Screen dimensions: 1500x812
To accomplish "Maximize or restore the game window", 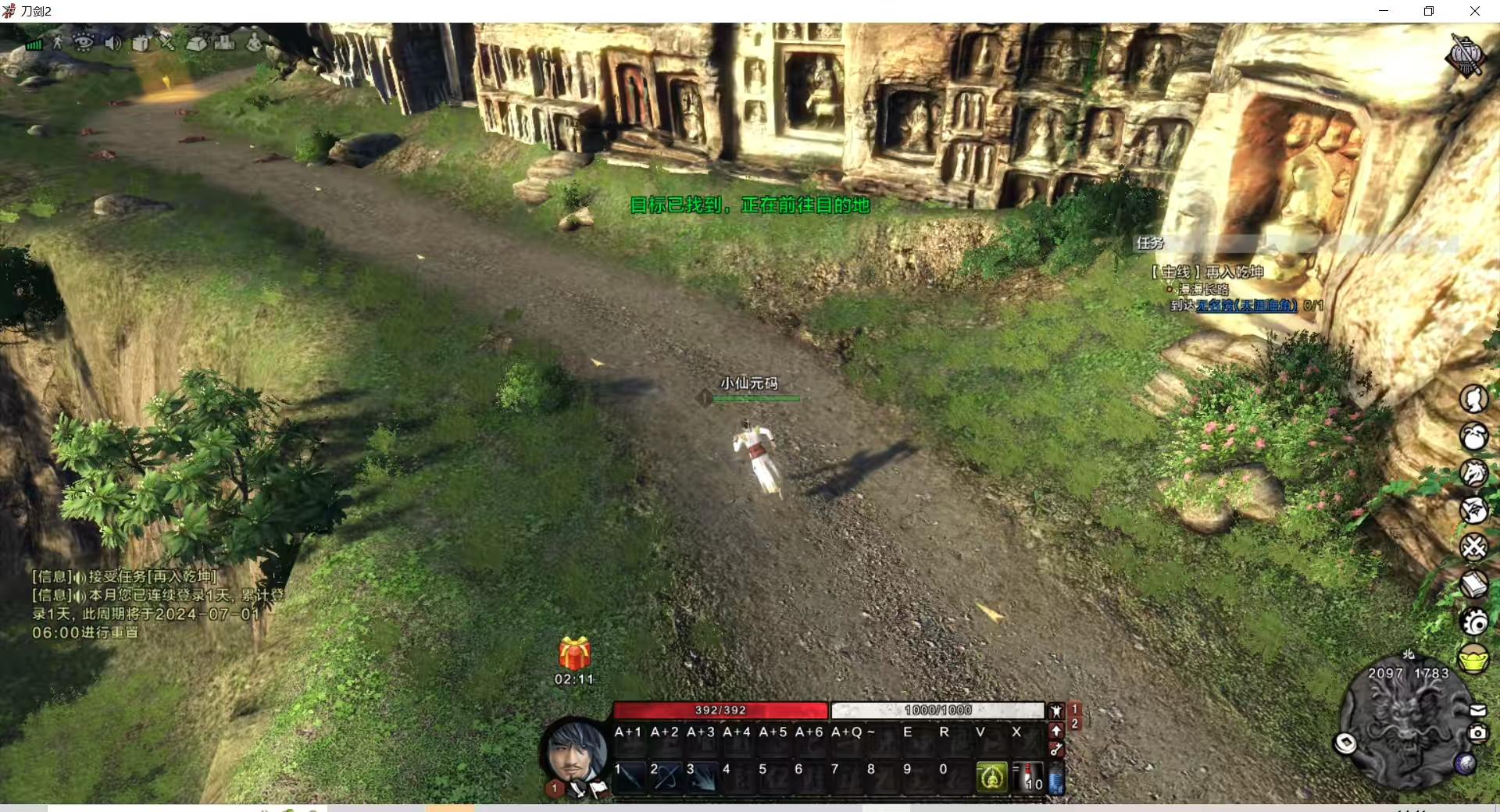I will [x=1429, y=11].
